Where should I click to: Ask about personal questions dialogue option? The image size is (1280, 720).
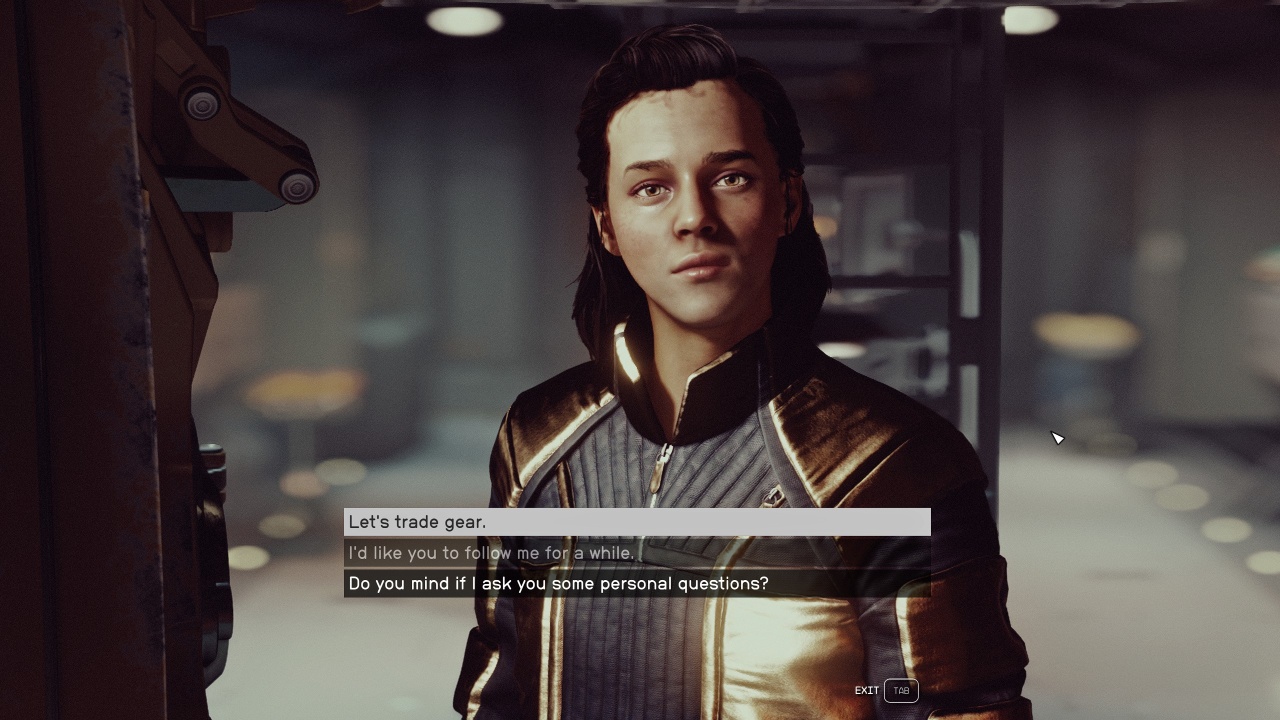[x=637, y=583]
